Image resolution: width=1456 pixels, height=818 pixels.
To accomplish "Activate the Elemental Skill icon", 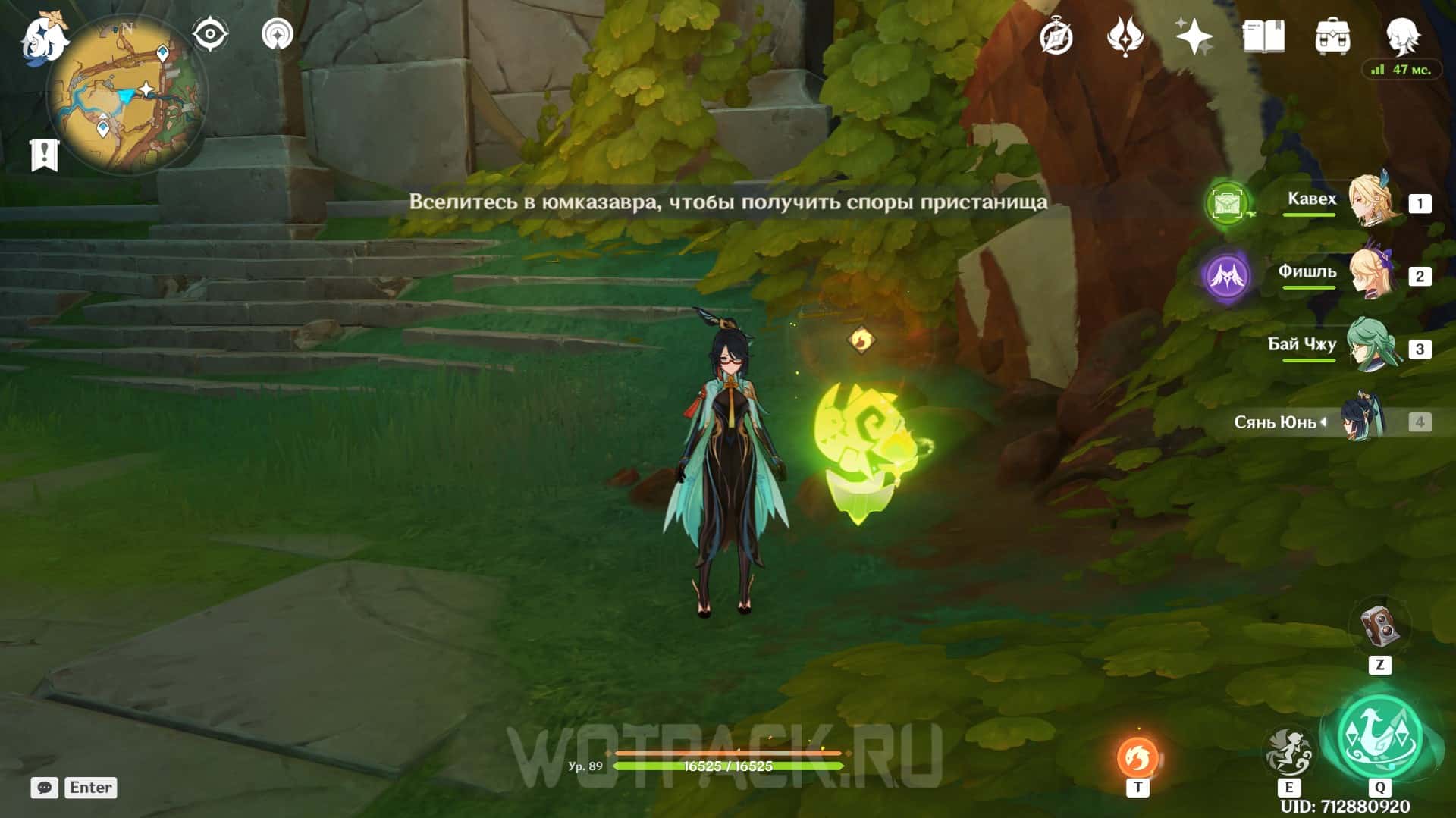I will coord(1288,751).
